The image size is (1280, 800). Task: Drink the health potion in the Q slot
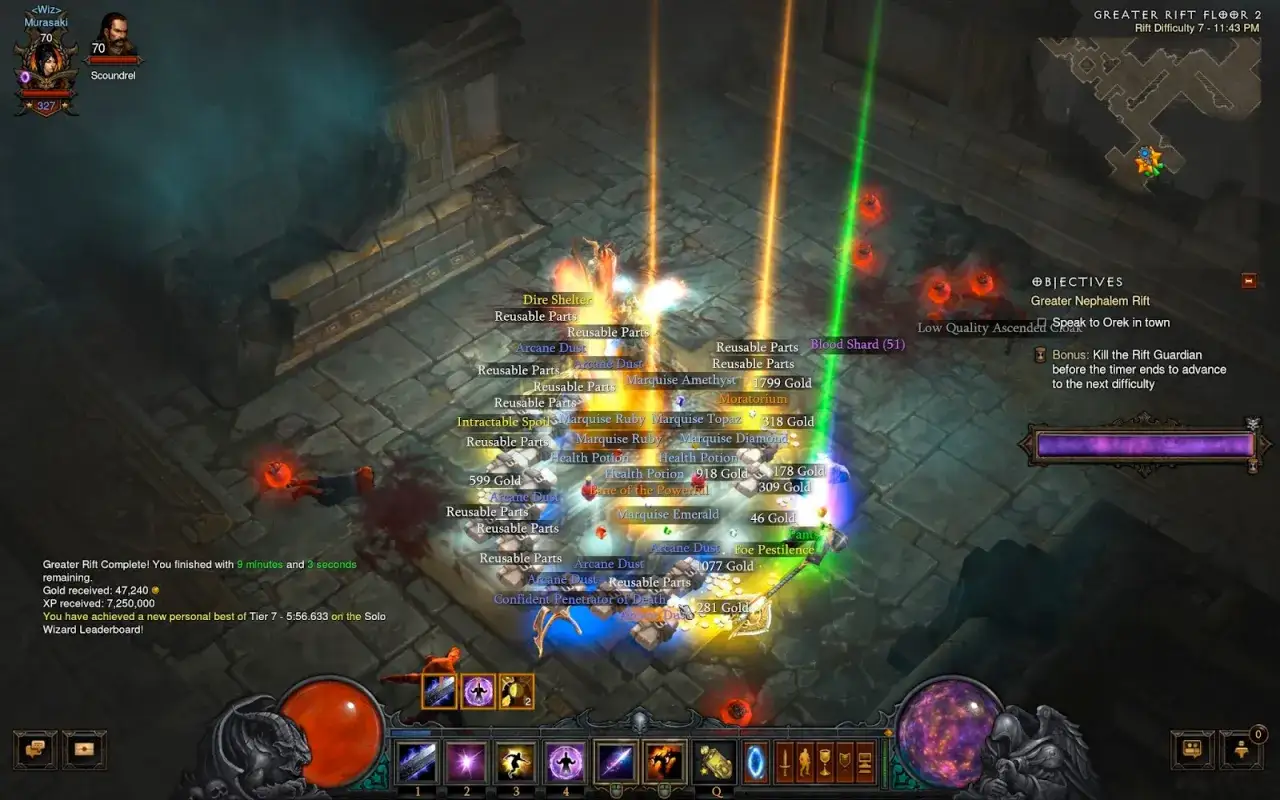716,762
